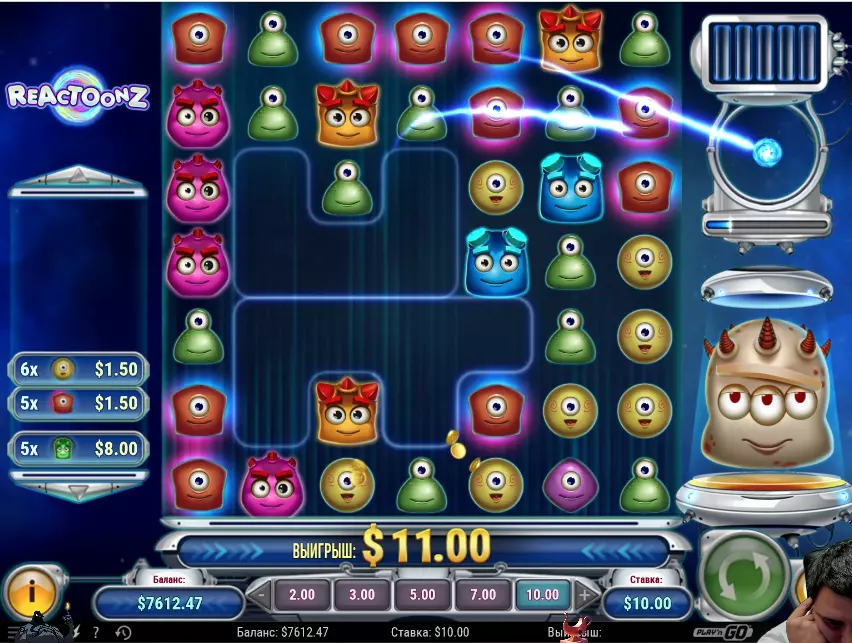Increase bet with the plus arrow

[x=585, y=594]
